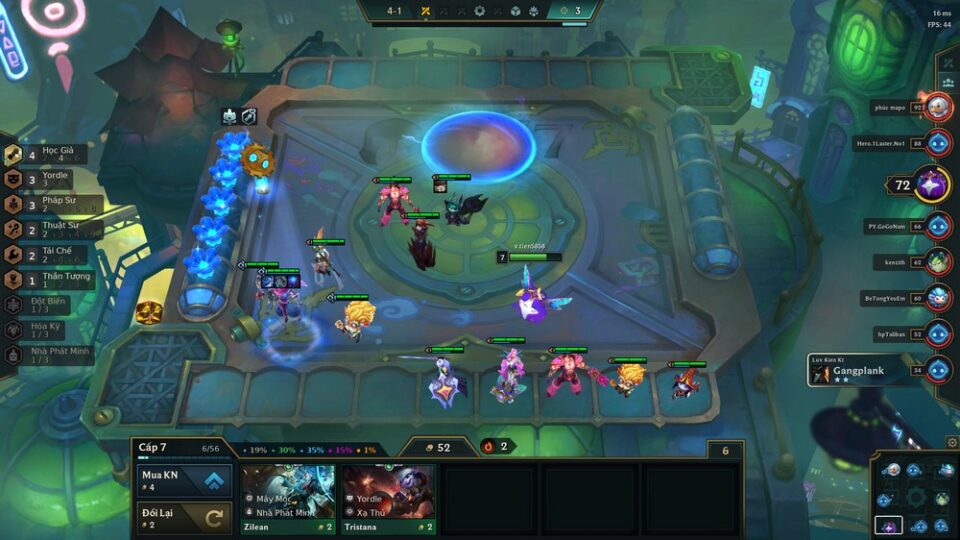Open PY.GoGoNam's board from scoreboard

tap(937, 227)
